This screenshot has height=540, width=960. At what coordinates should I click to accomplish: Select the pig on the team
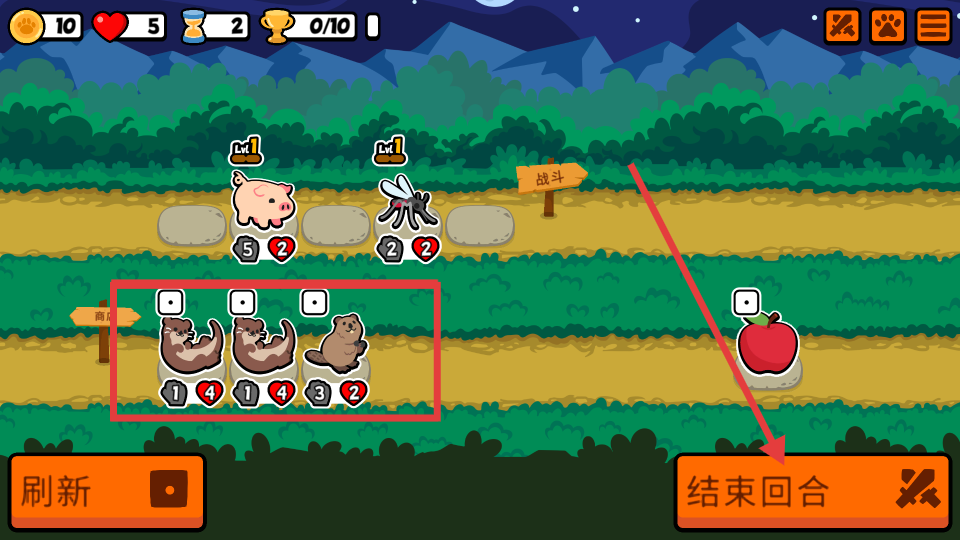coord(263,200)
